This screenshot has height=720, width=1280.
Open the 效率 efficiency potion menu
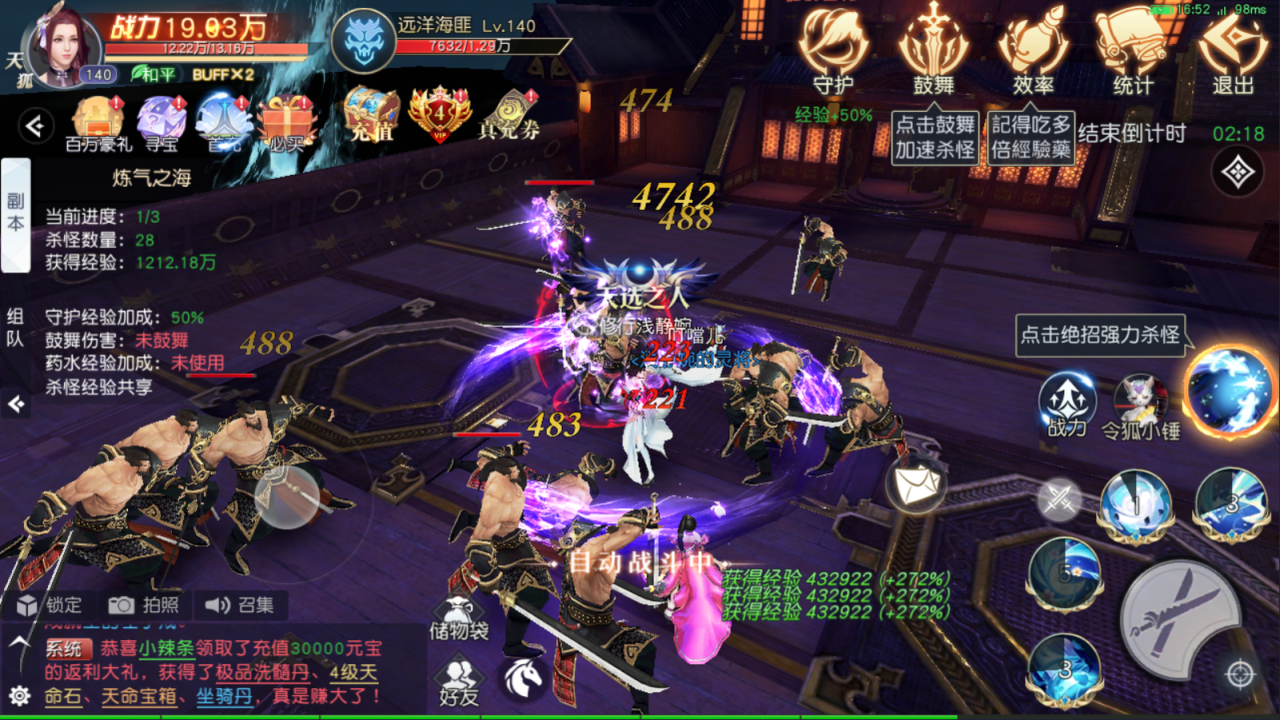[1033, 50]
